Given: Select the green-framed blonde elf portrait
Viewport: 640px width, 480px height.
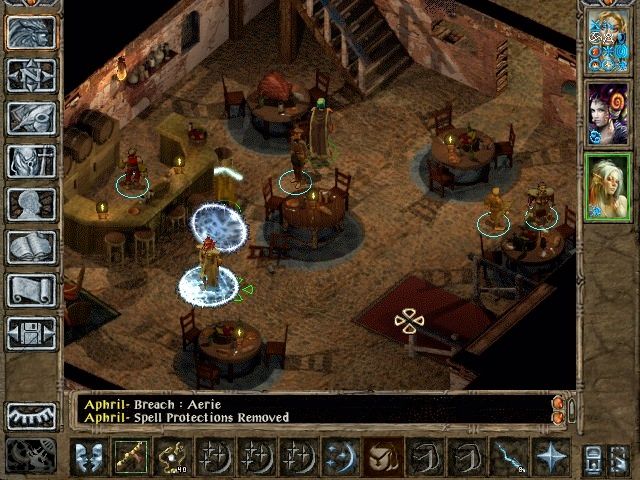Looking at the screenshot, I should pyautogui.click(x=607, y=187).
